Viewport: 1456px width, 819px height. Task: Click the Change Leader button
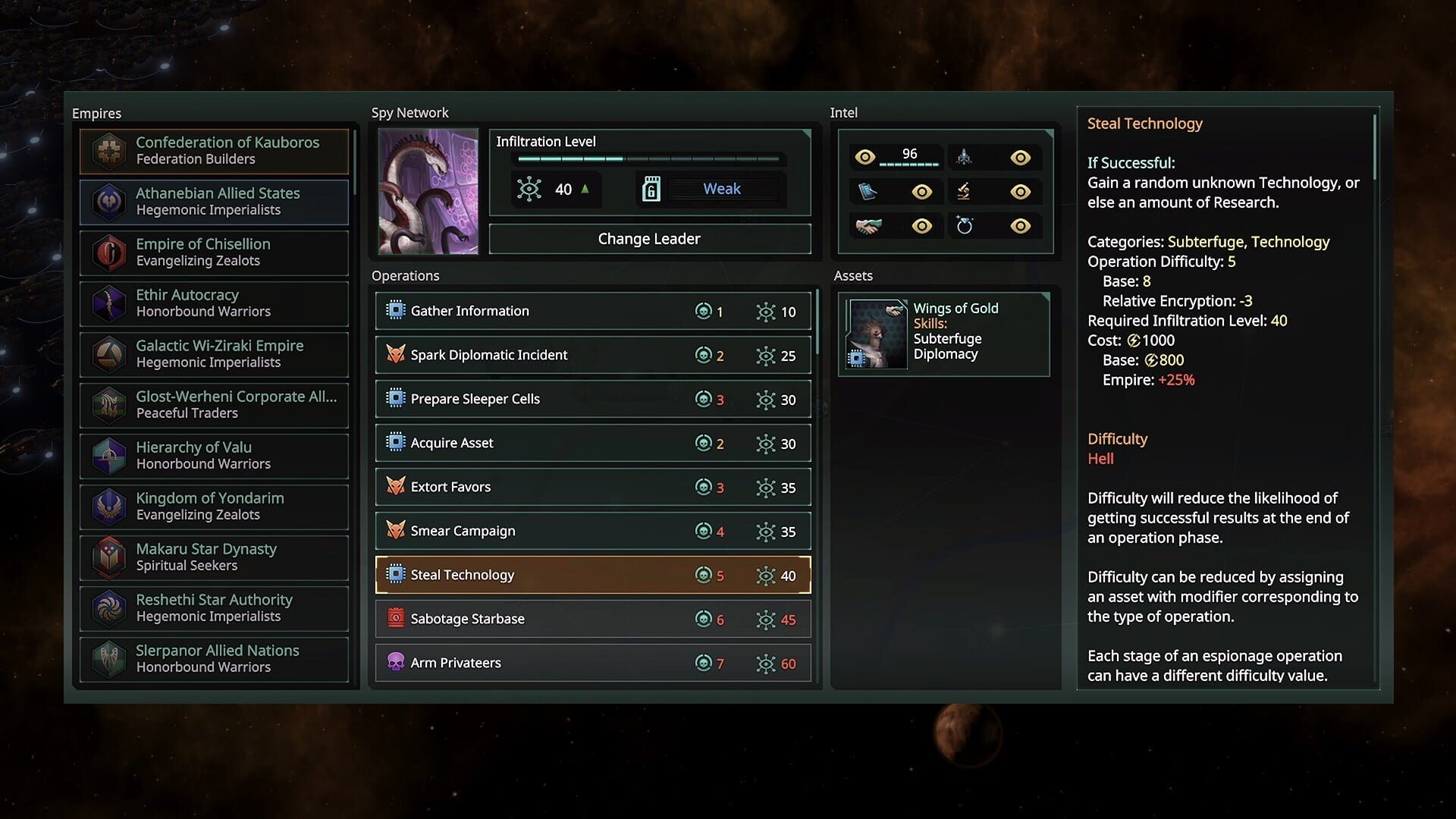click(x=649, y=238)
